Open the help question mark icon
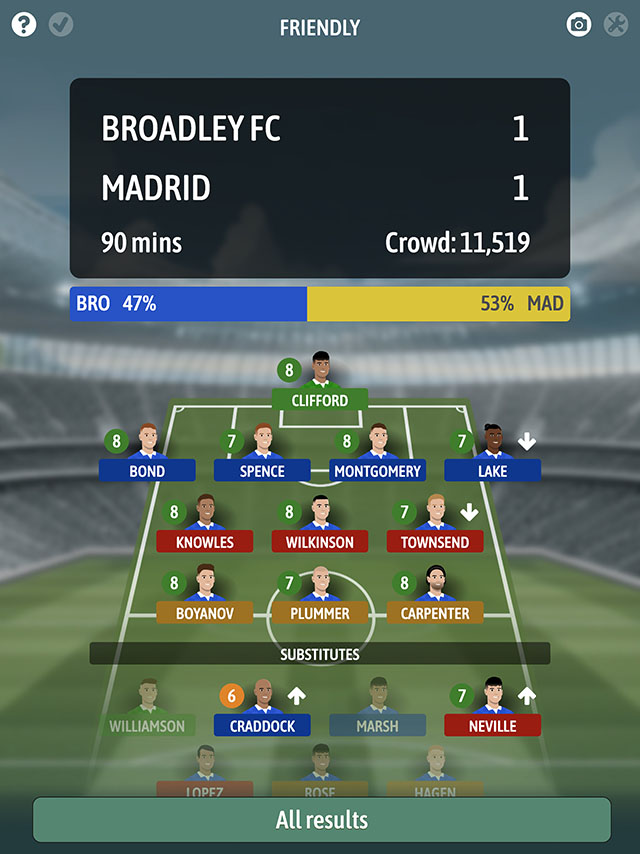This screenshot has height=854, width=640. [x=24, y=25]
